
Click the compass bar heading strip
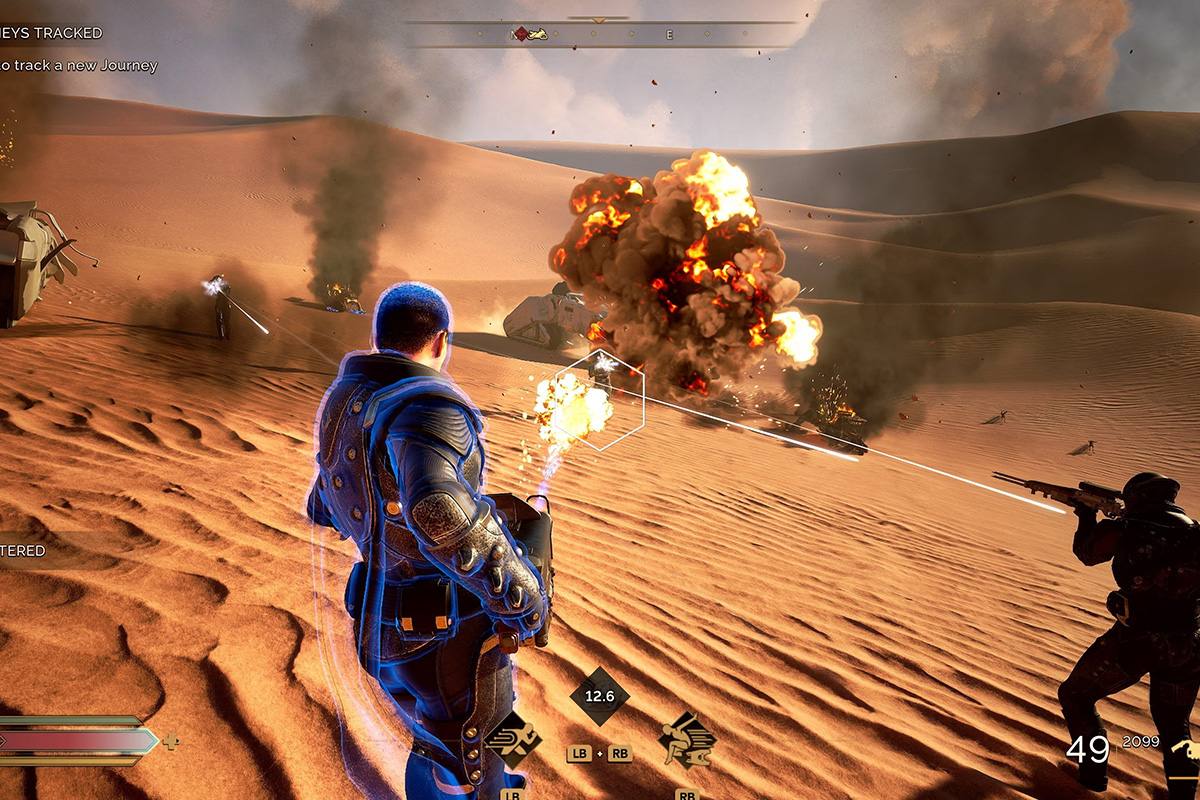(600, 34)
